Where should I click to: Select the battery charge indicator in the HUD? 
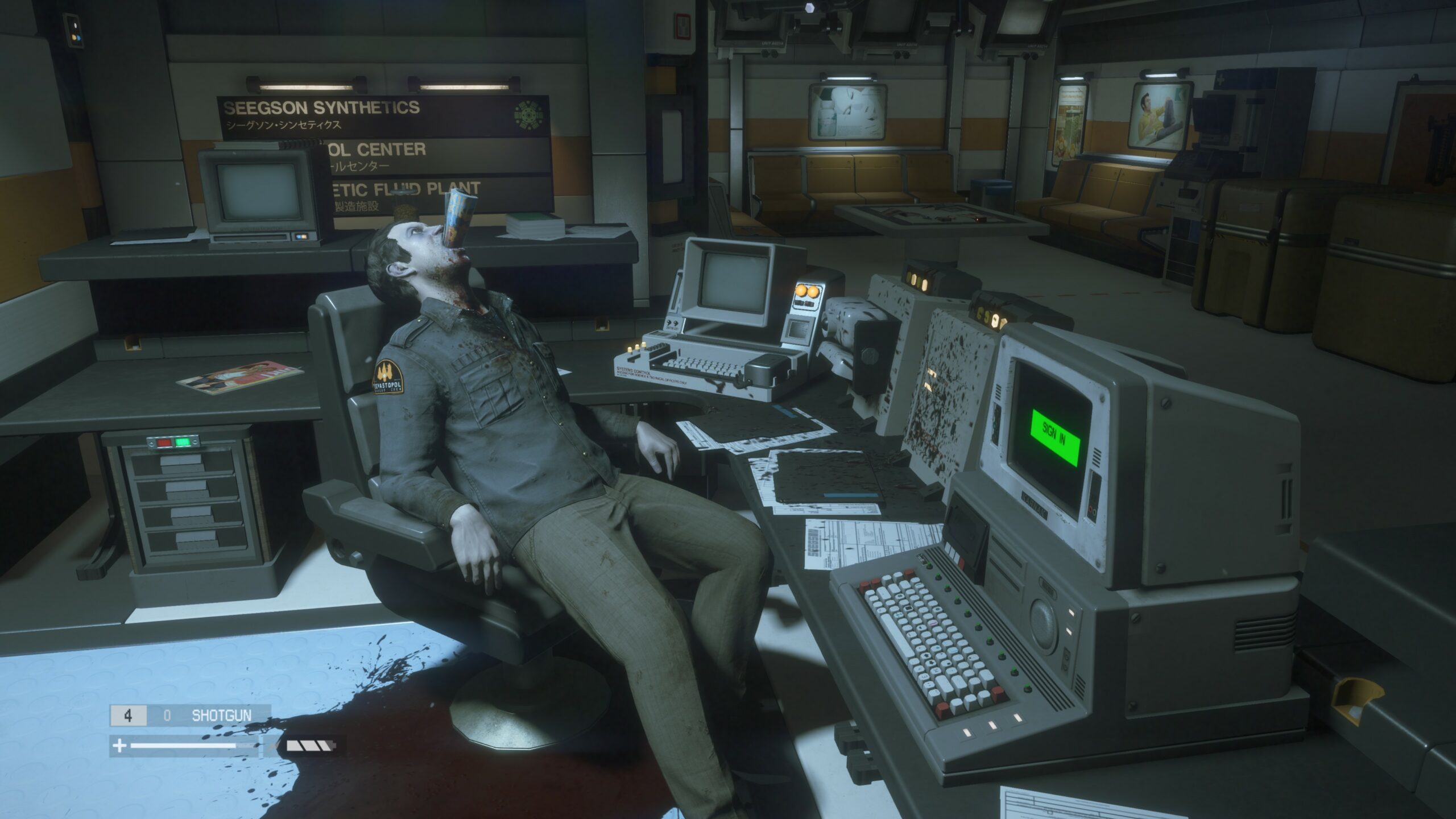pos(311,747)
